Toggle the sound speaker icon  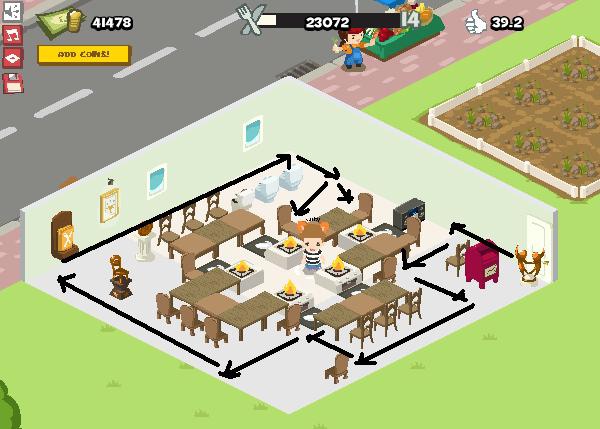click(x=12, y=13)
